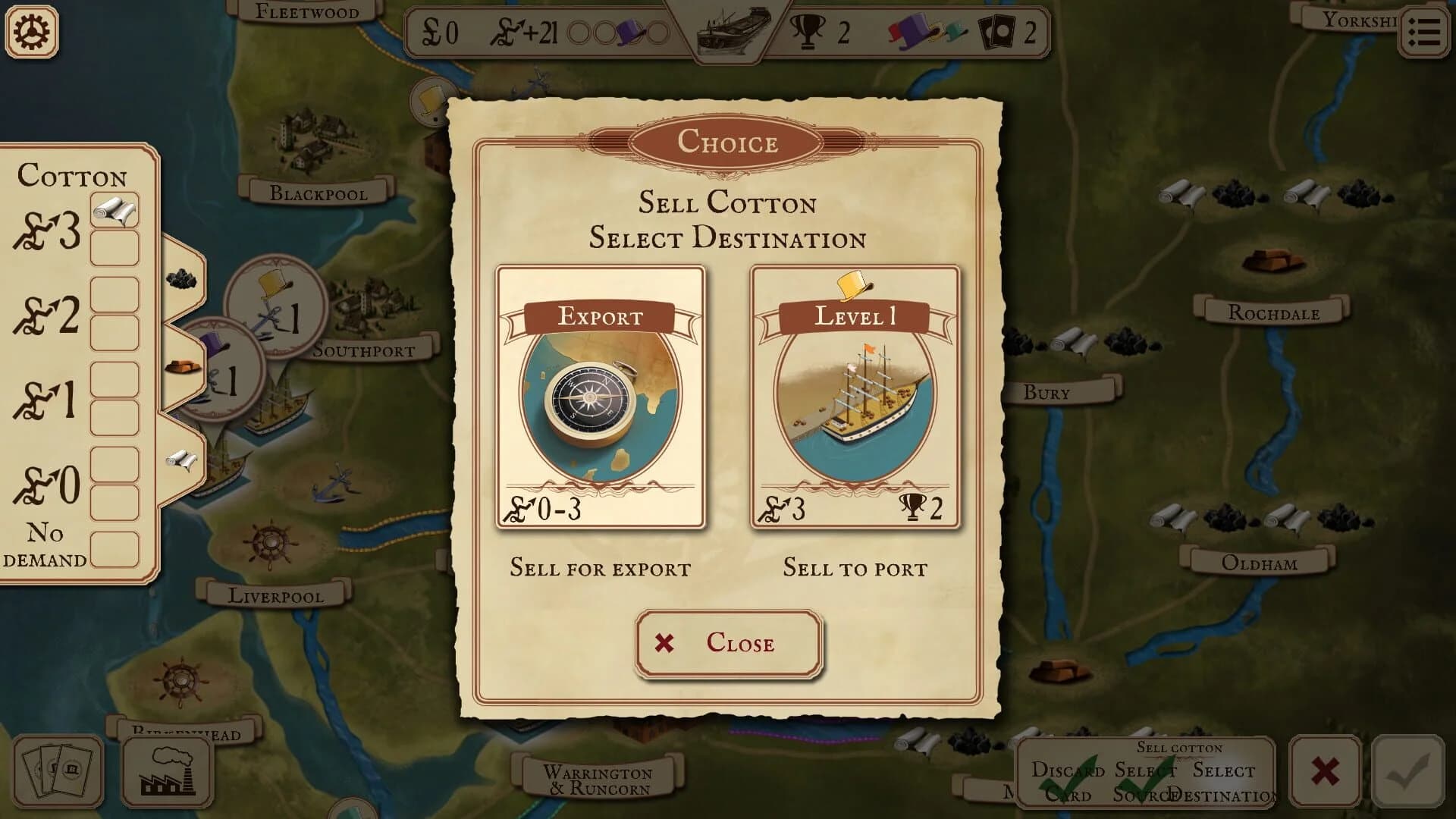This screenshot has width=1456, height=819.
Task: Click the cards counter showing 2
Action: click(x=1009, y=30)
